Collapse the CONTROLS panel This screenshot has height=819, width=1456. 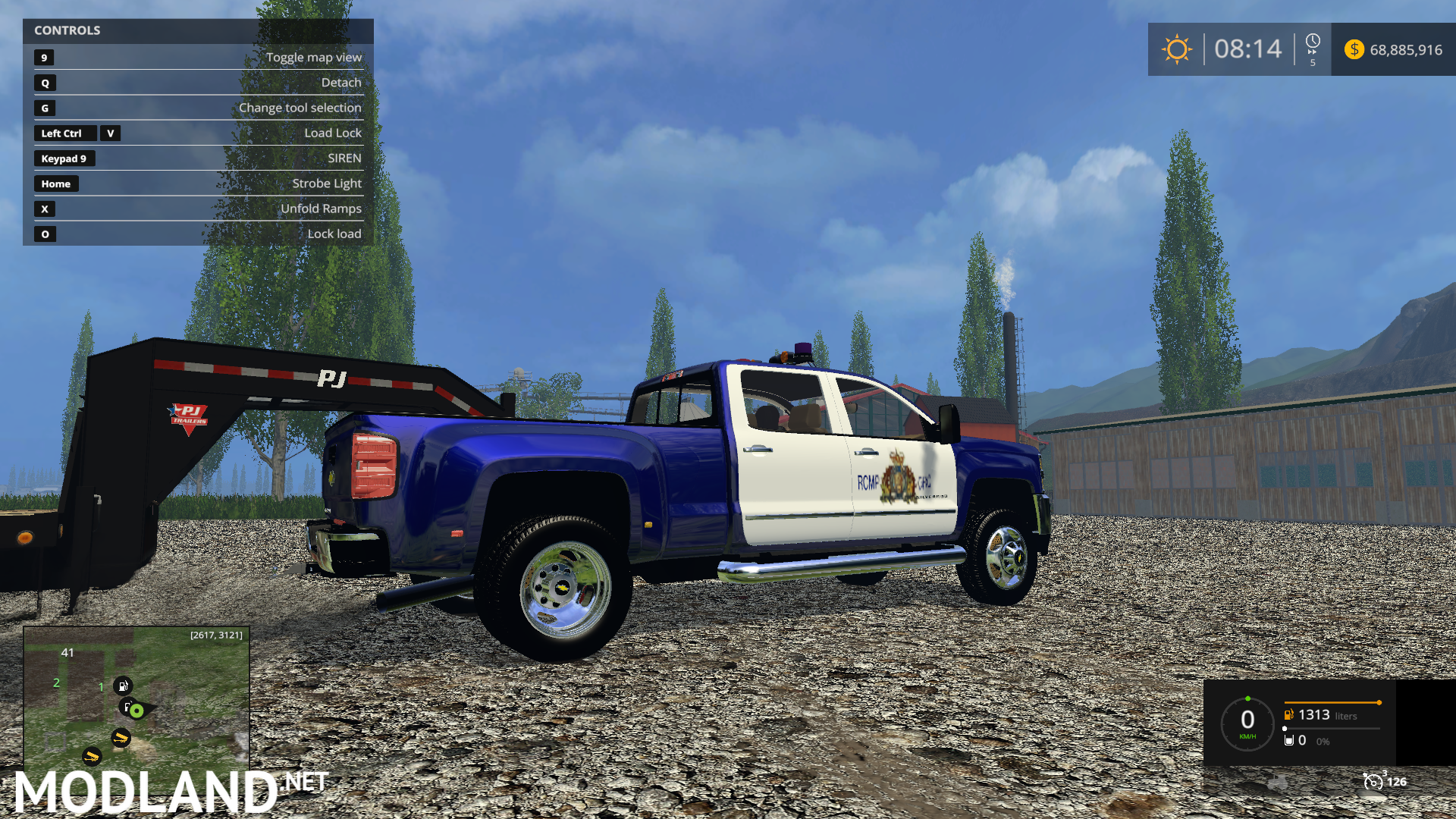[68, 30]
